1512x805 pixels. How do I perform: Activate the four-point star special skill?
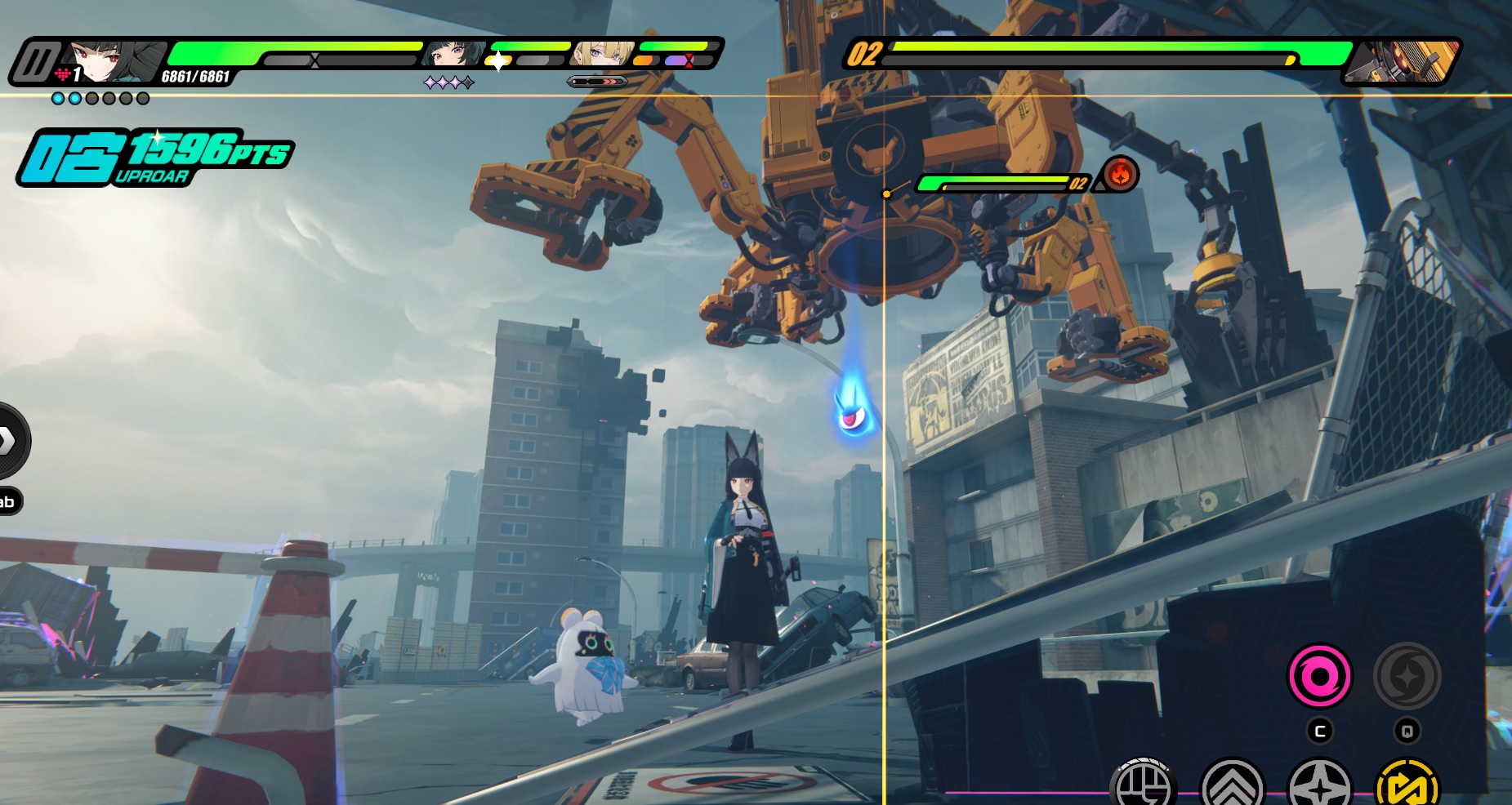coord(1319,787)
